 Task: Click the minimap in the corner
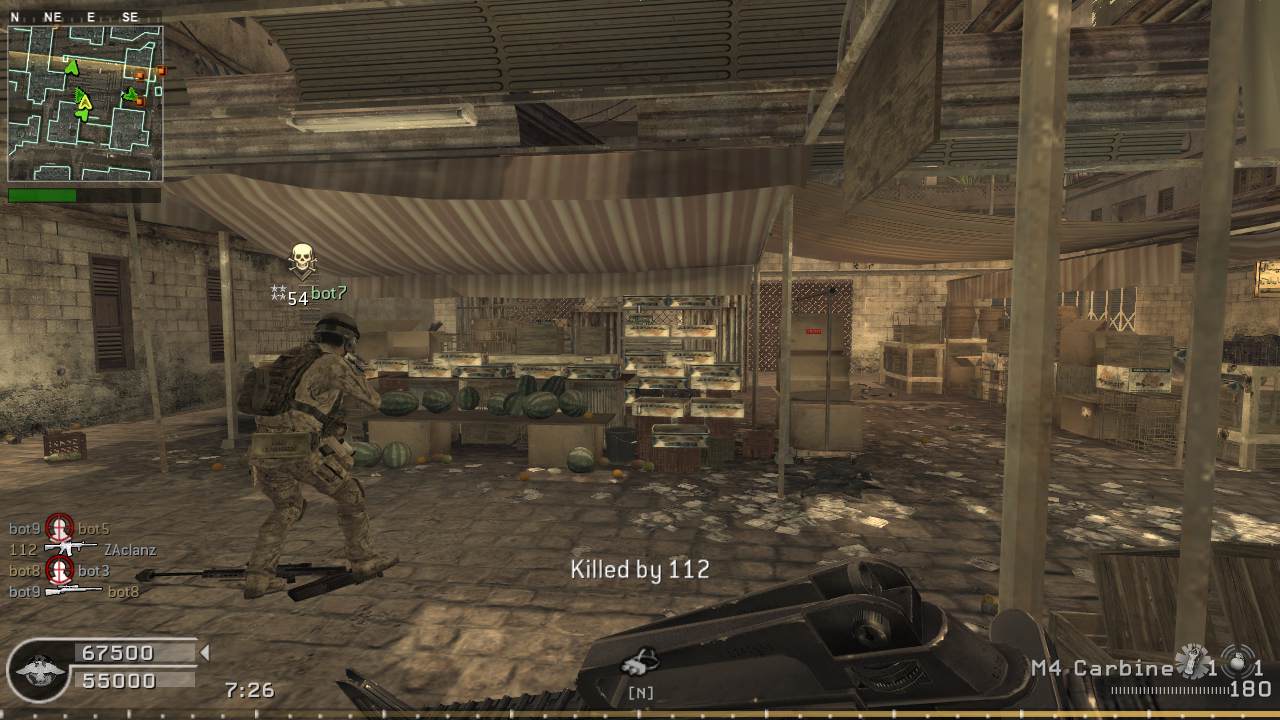tap(85, 103)
